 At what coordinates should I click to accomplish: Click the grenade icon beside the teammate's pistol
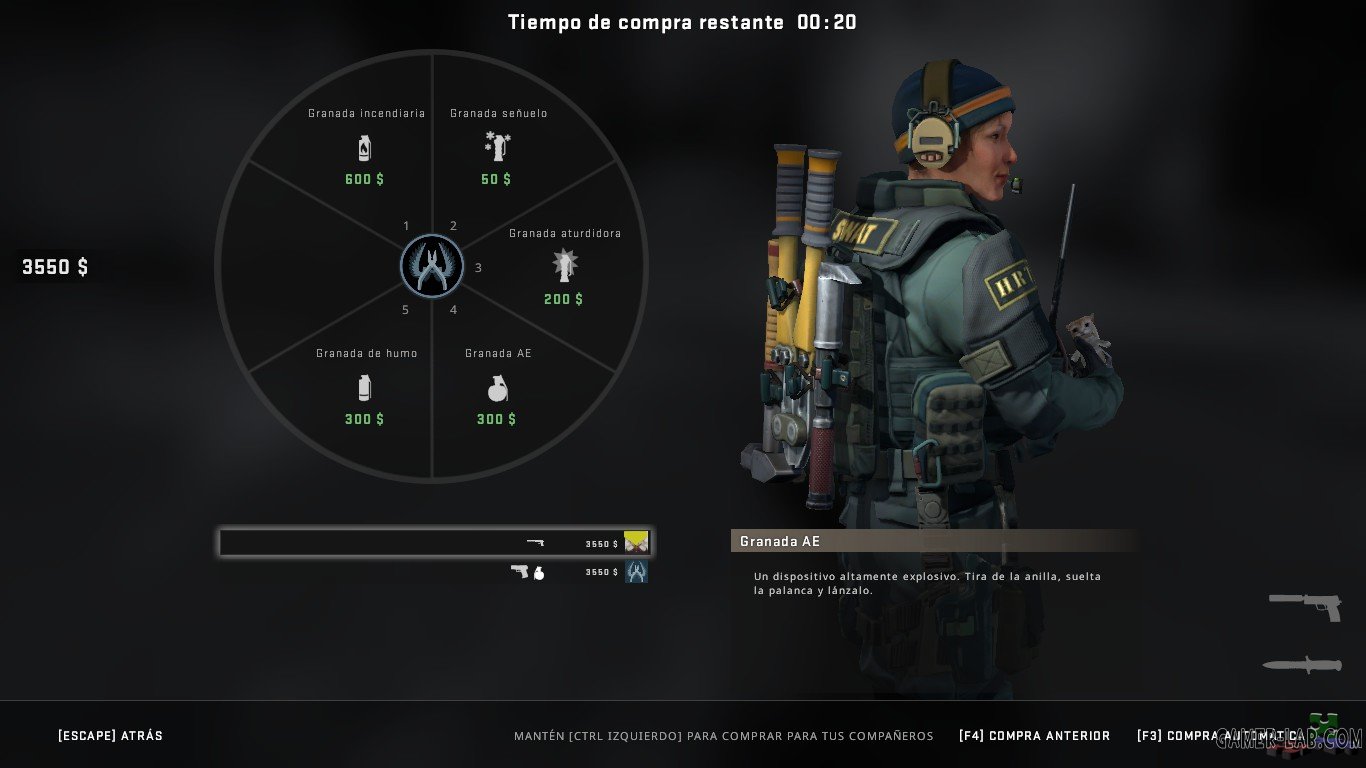click(x=537, y=573)
